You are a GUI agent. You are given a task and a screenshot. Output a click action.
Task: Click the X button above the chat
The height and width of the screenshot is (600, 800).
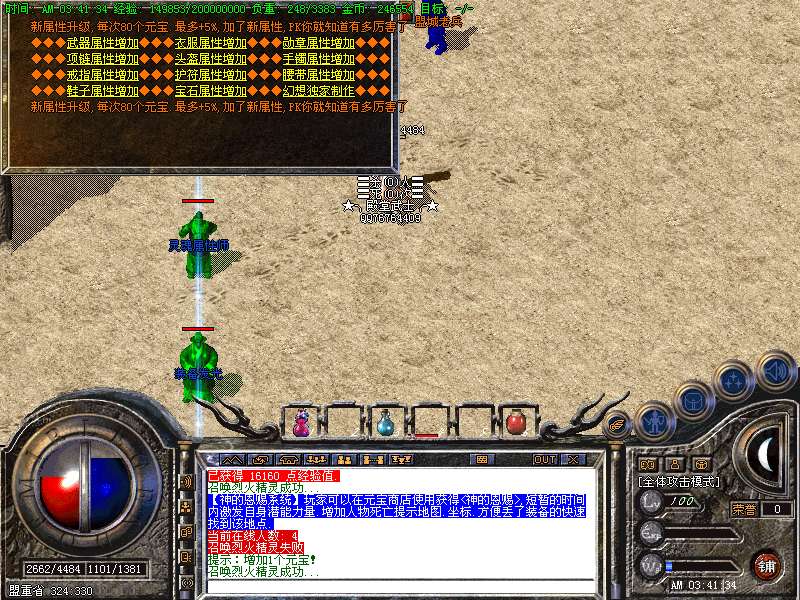(x=573, y=460)
